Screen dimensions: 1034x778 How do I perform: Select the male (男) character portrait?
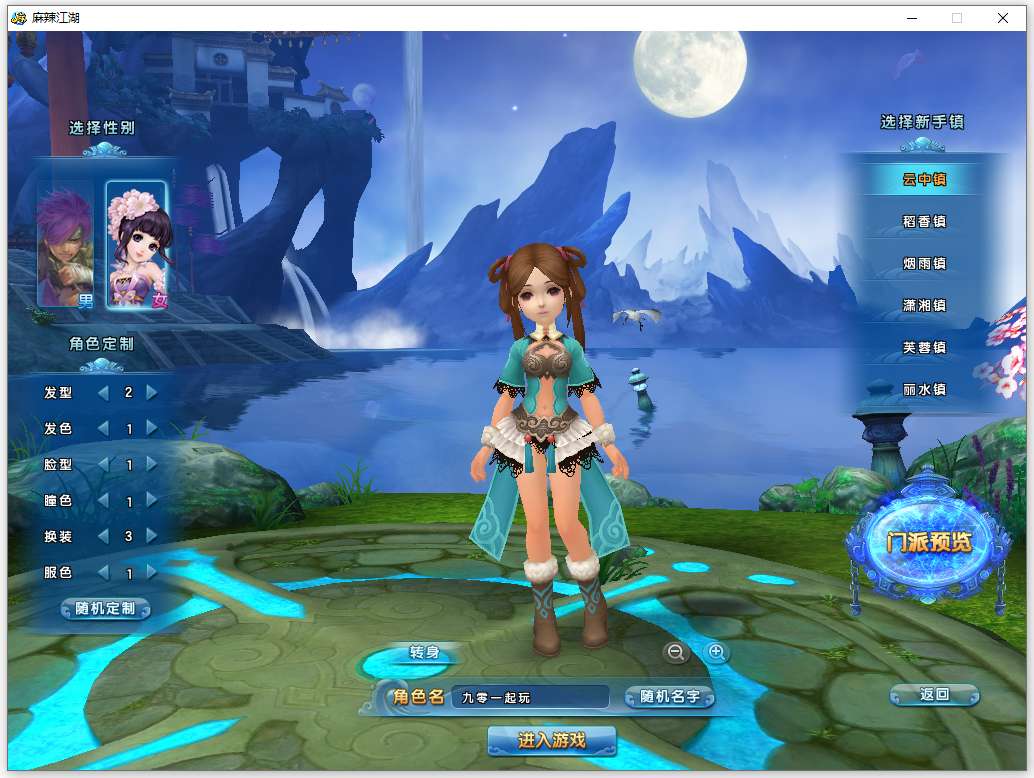65,243
